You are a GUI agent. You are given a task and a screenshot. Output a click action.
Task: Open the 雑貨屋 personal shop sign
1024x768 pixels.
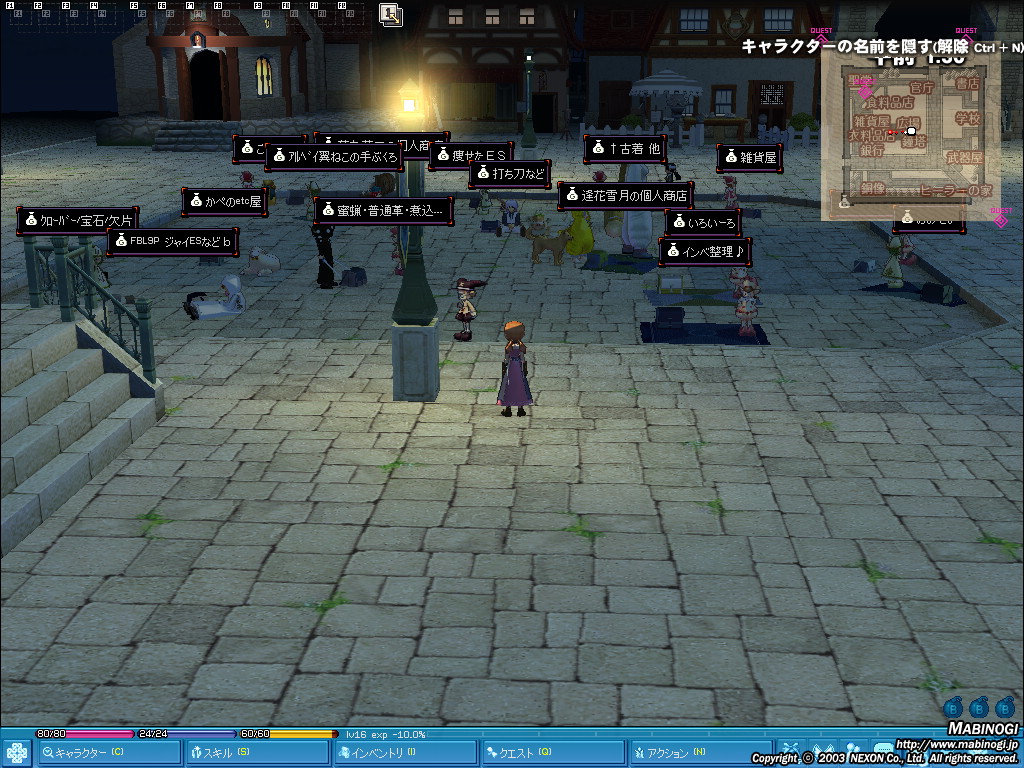tap(749, 158)
